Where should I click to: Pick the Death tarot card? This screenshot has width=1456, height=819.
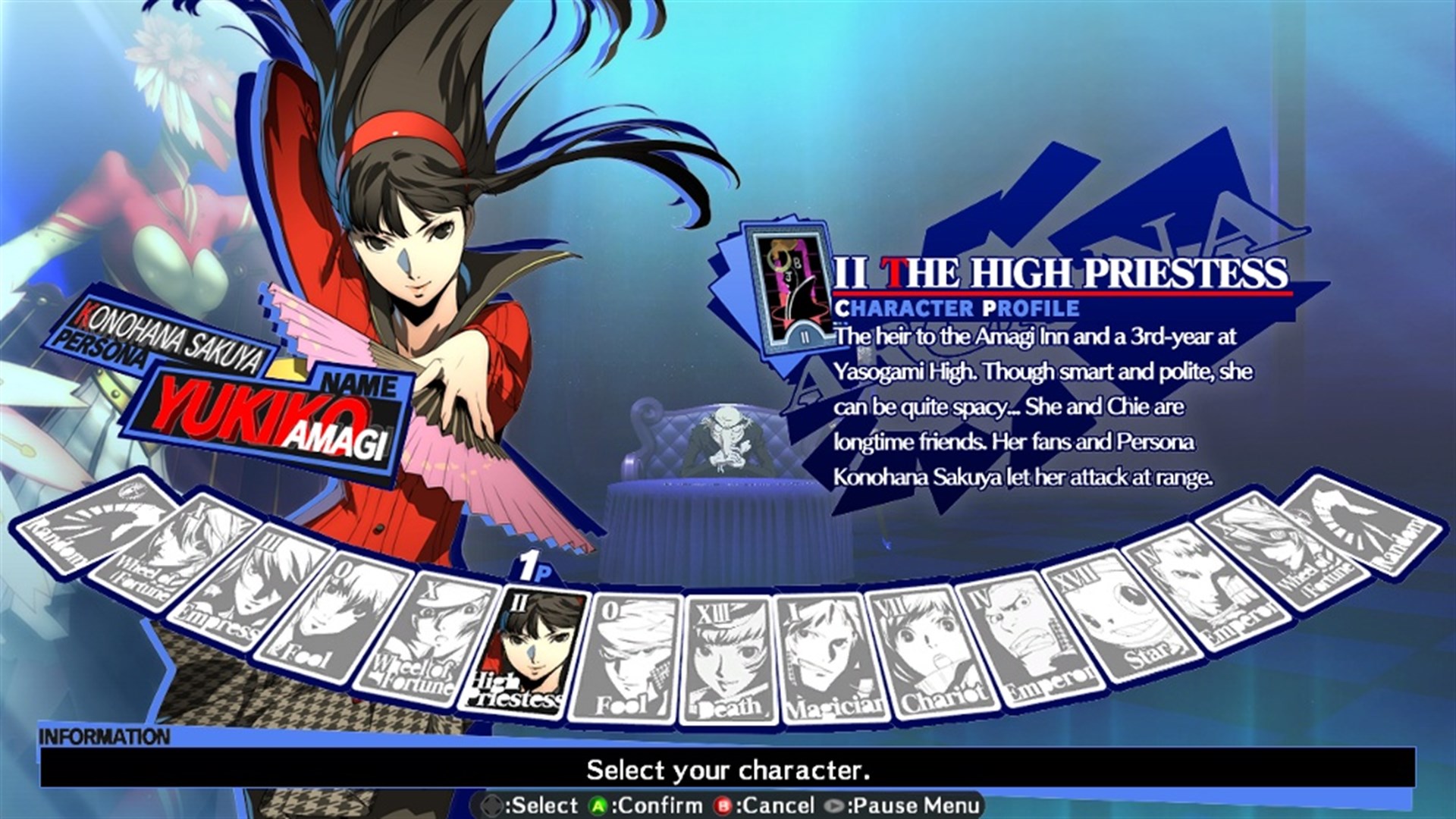(x=726, y=658)
